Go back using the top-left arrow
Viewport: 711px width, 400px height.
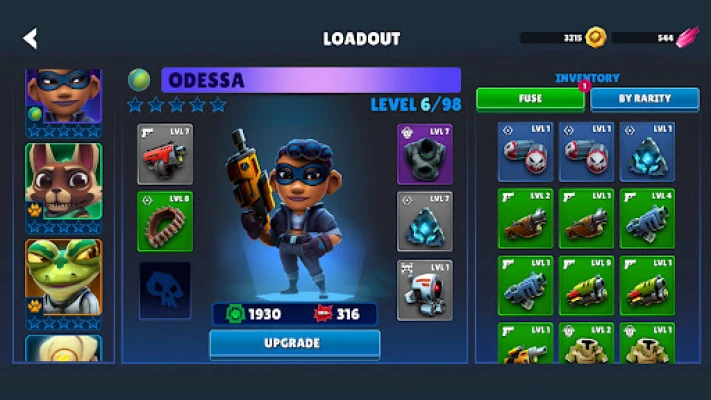(x=30, y=39)
